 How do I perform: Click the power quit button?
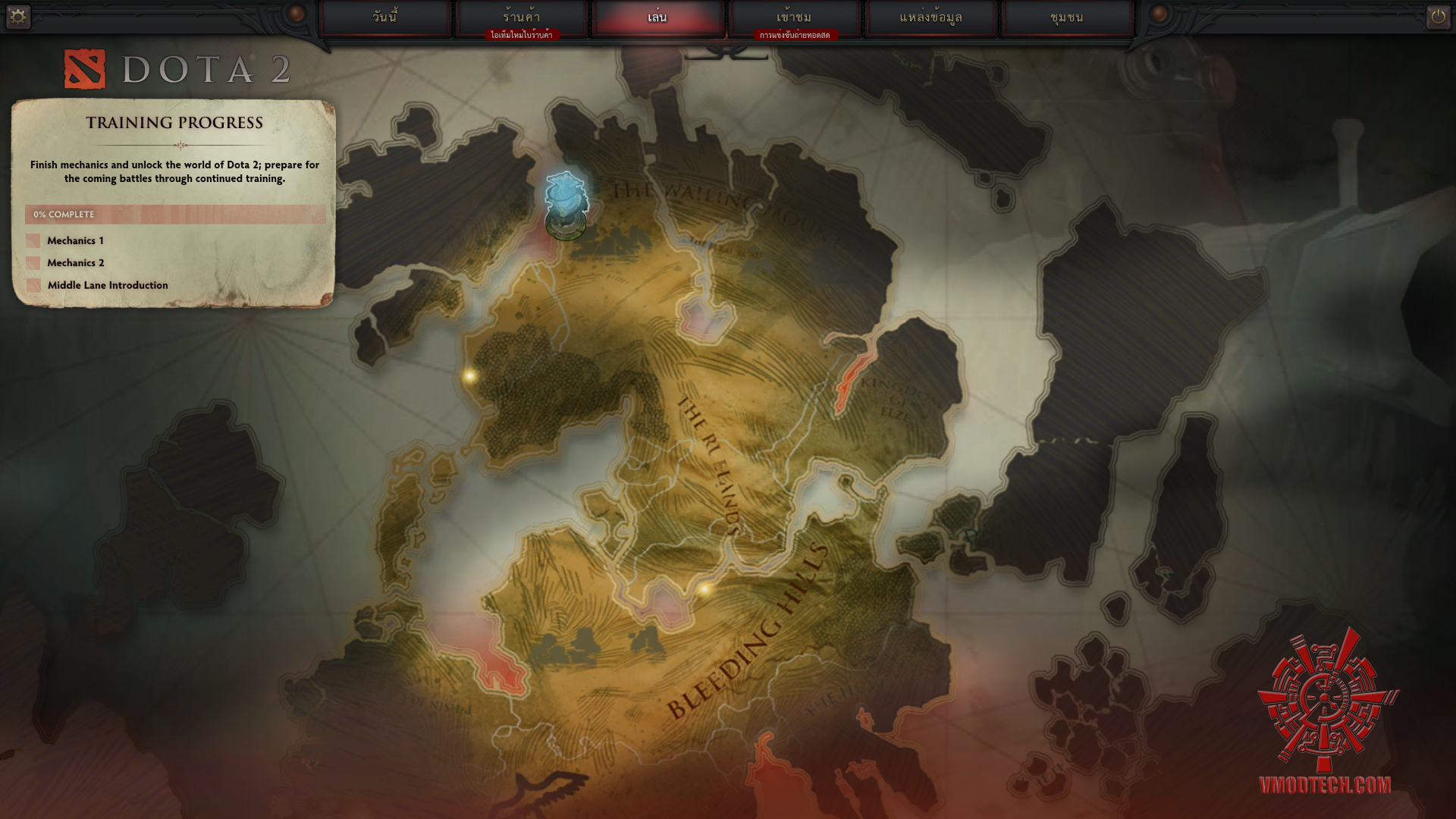[1438, 16]
